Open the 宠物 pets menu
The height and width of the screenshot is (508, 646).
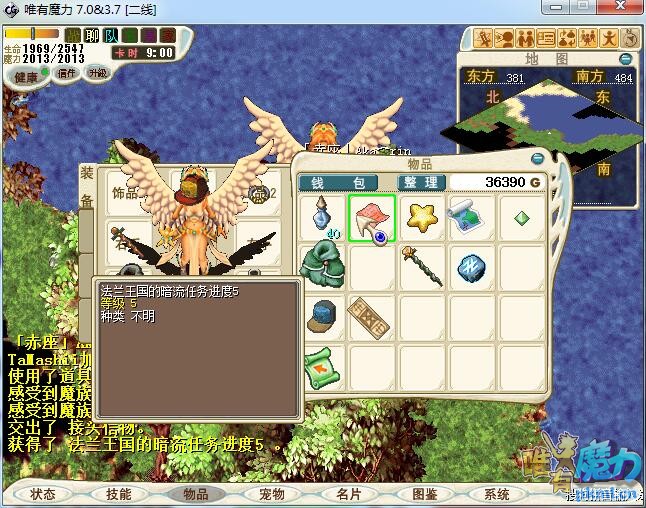click(271, 494)
